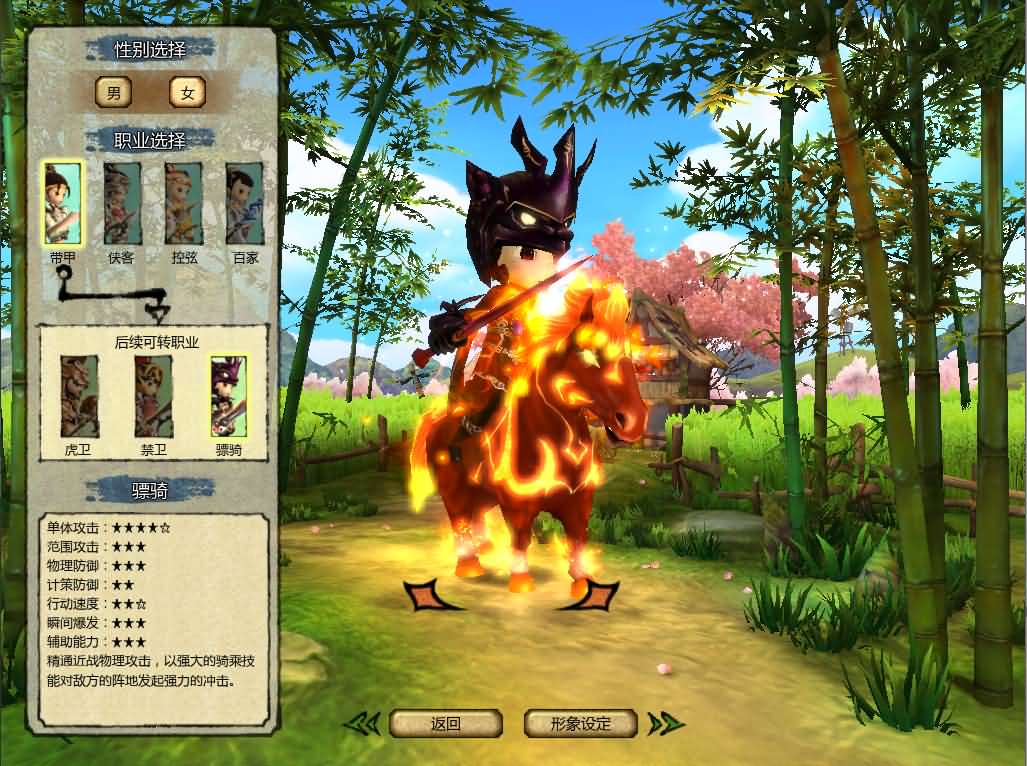View the 禁卫 advanced class
Screen dimensions: 1027x766
point(153,396)
